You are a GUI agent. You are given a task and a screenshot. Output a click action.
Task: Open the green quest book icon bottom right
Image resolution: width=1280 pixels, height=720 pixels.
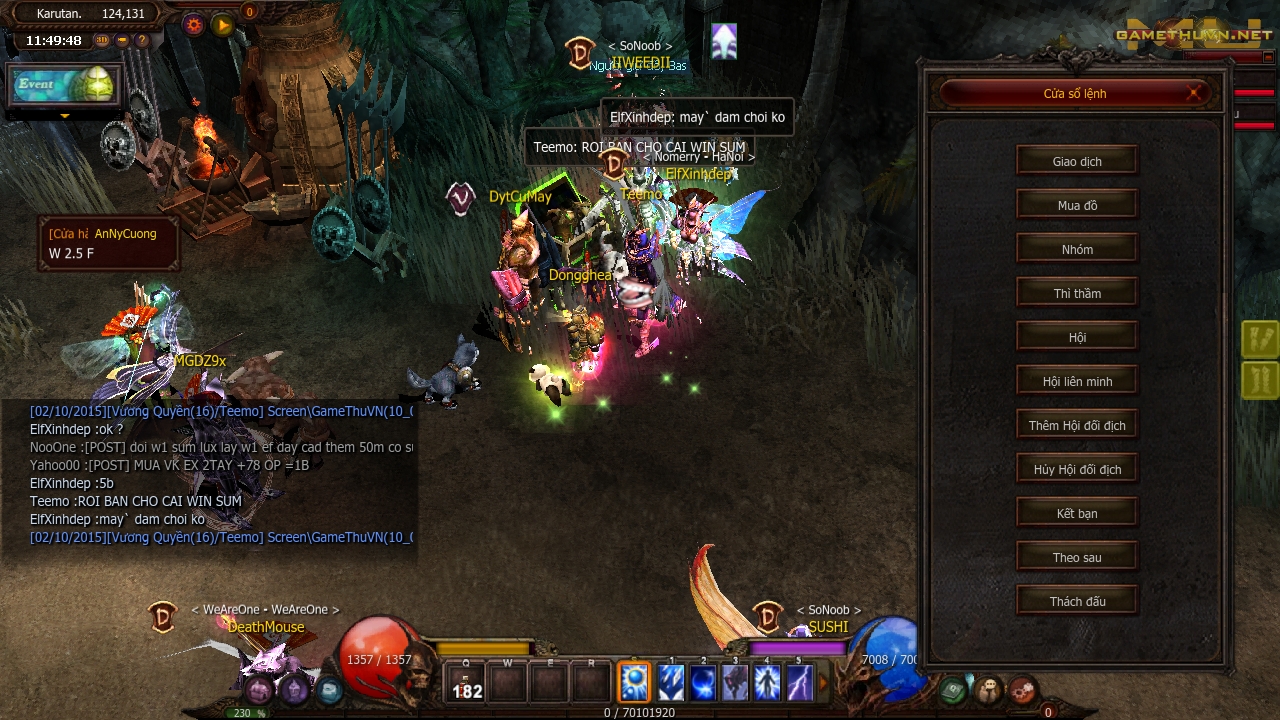click(x=952, y=690)
